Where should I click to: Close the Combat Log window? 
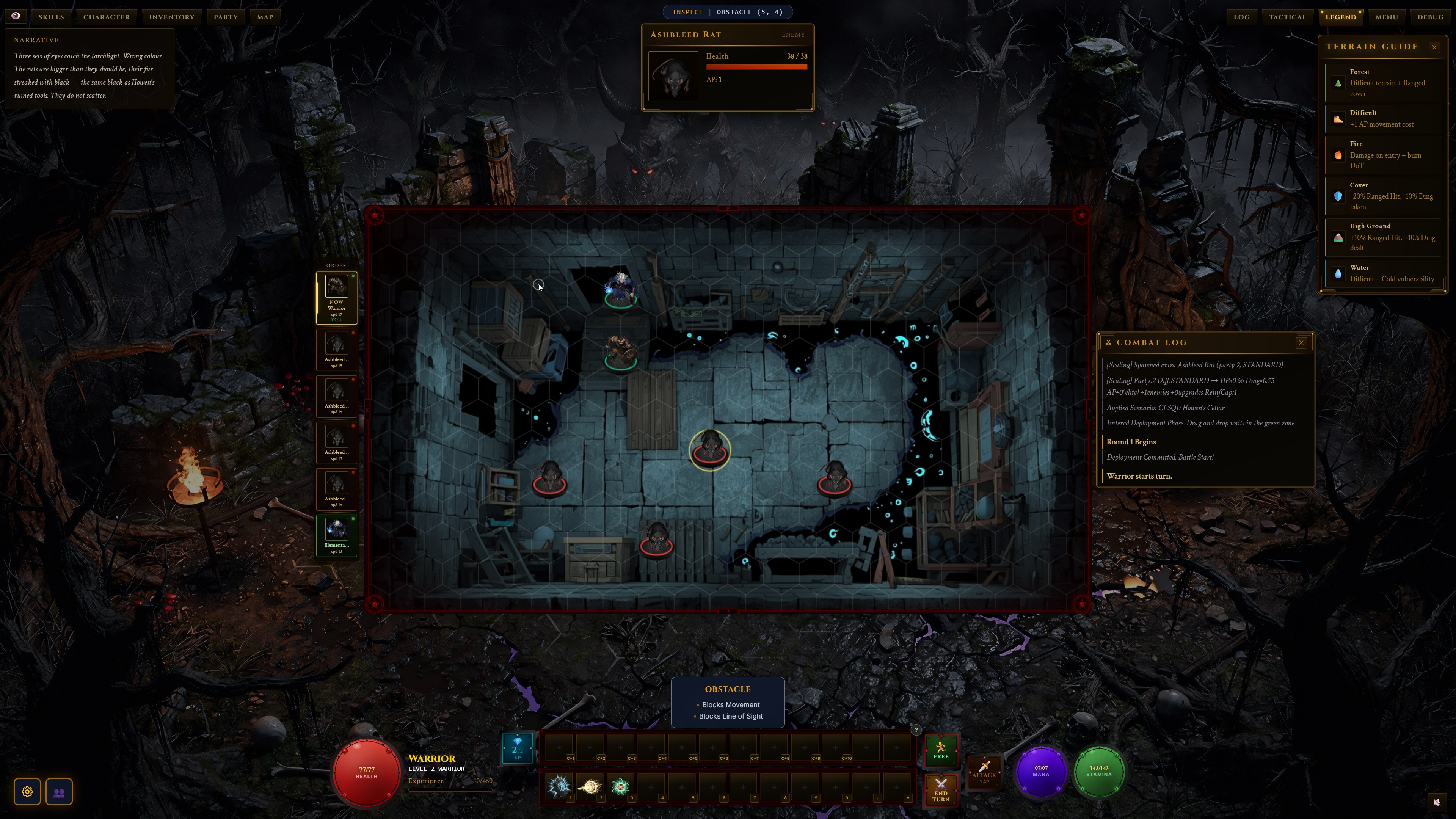[x=1301, y=342]
